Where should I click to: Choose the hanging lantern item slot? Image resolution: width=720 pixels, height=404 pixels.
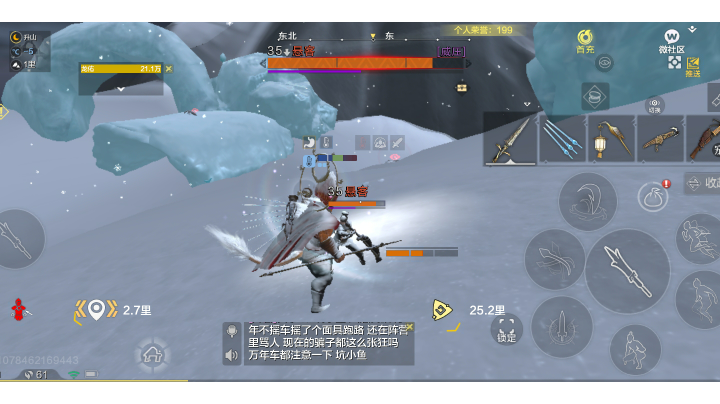point(611,138)
